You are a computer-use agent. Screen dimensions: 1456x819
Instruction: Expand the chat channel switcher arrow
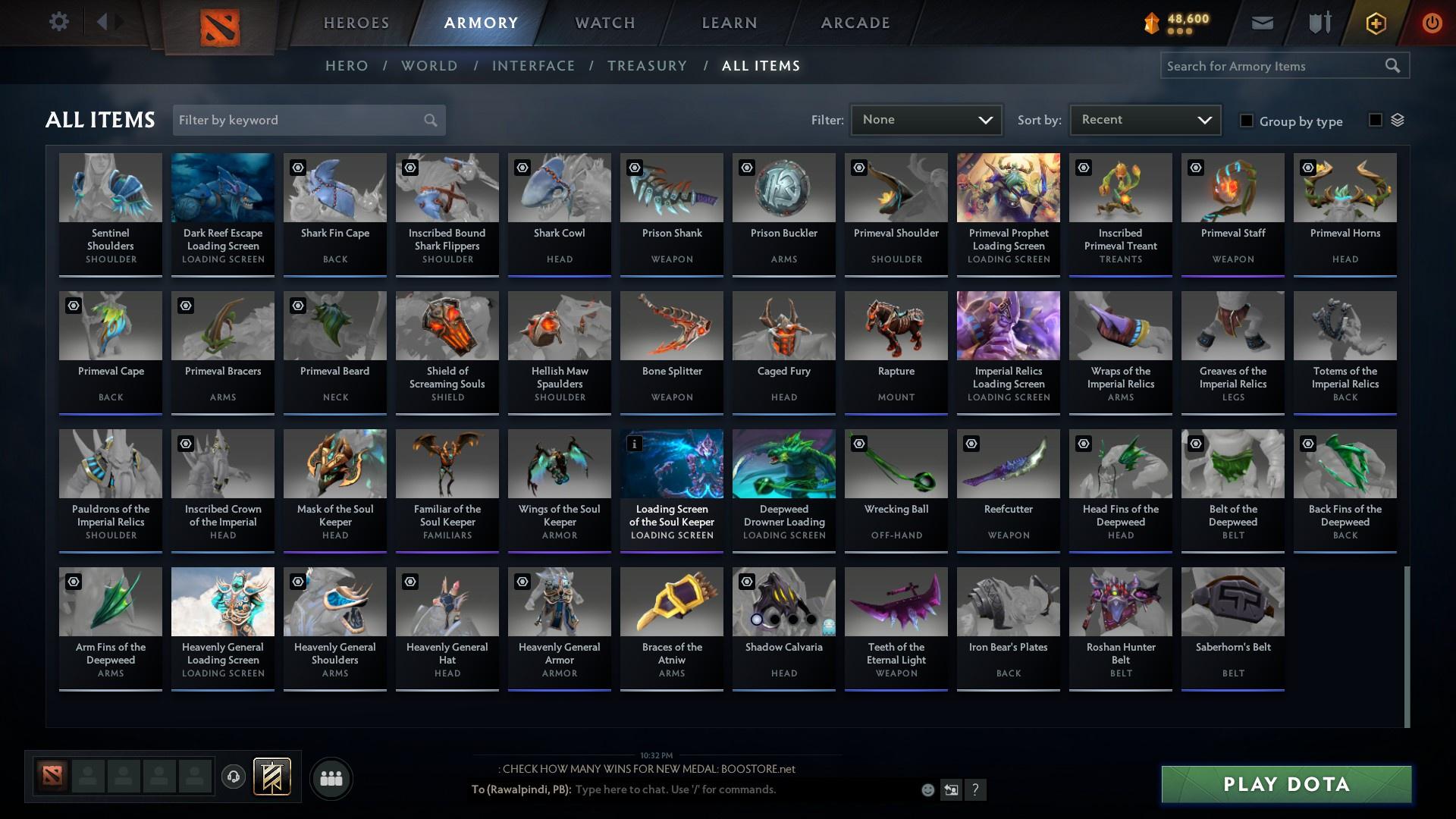click(951, 789)
